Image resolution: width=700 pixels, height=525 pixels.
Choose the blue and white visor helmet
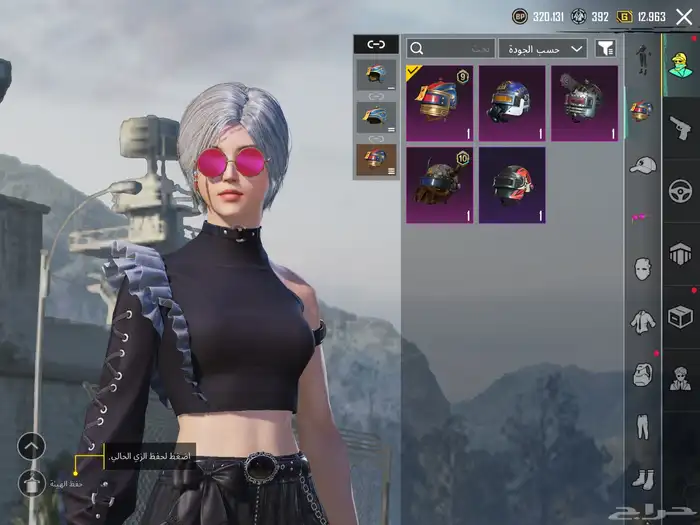(512, 103)
